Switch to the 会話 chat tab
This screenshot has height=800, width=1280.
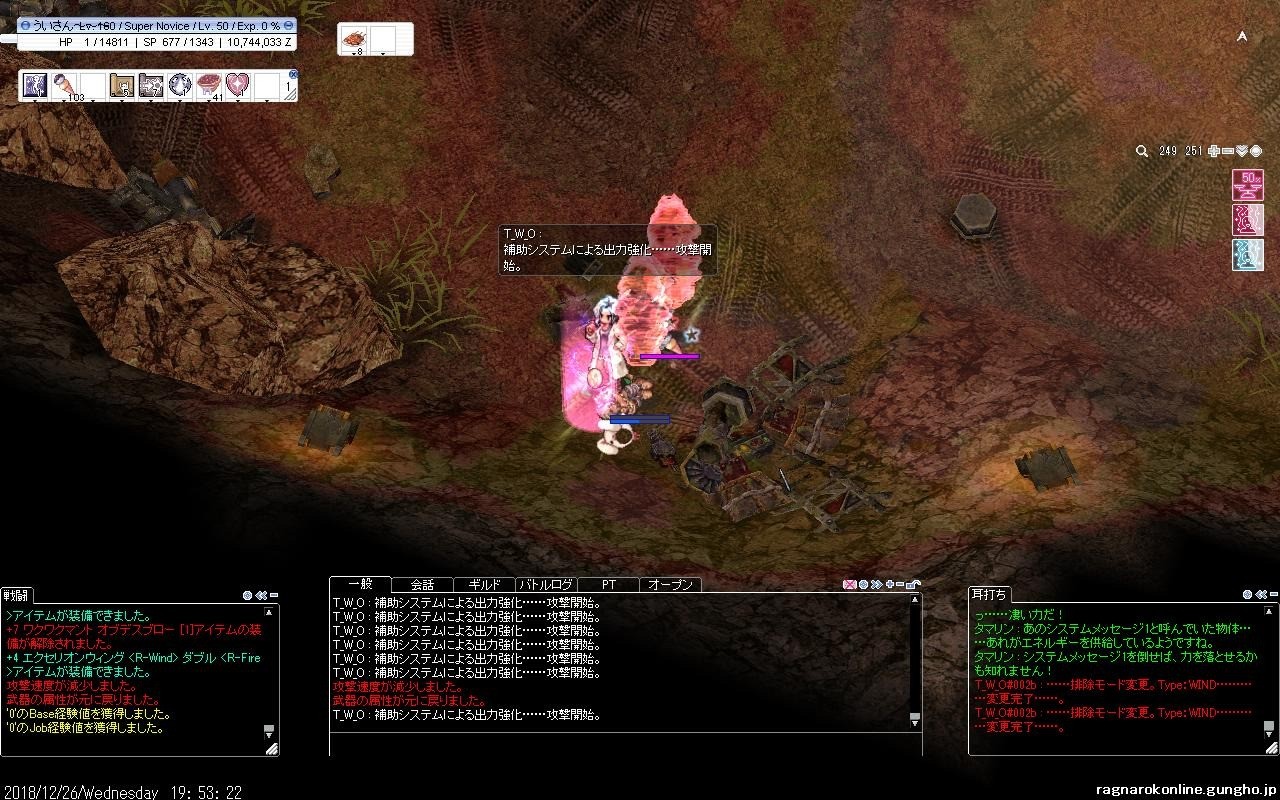422,585
